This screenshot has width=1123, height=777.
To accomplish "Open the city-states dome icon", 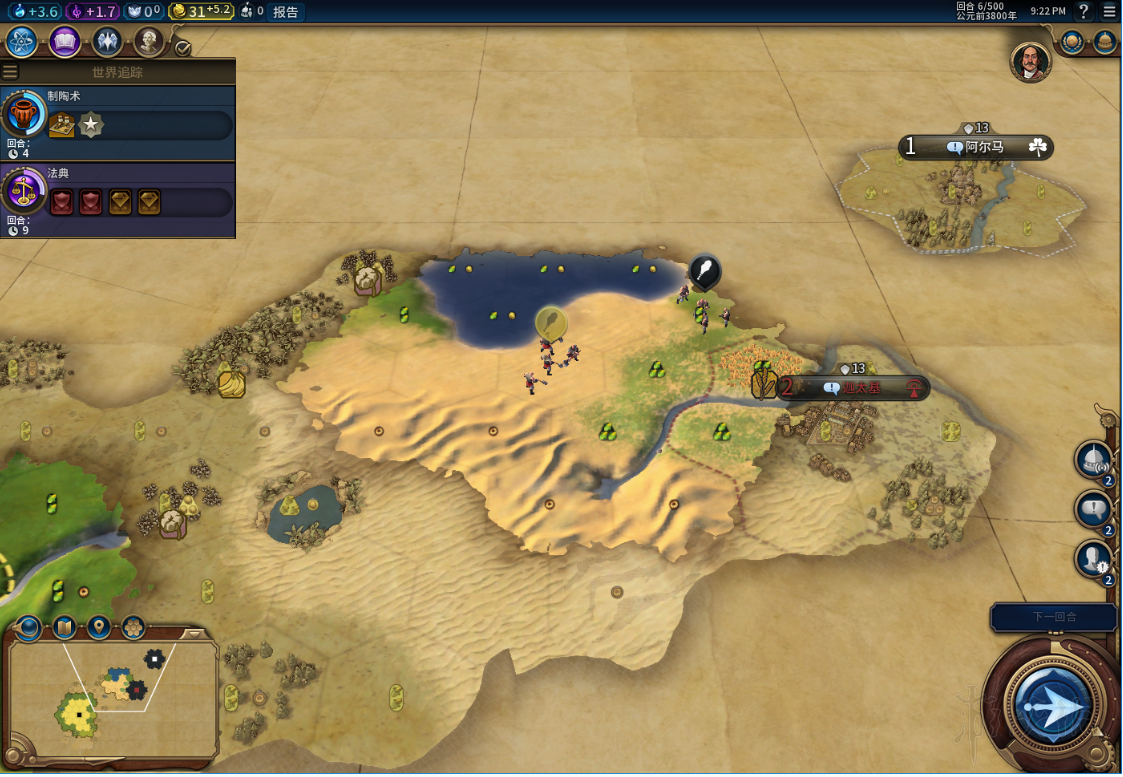I will [1104, 42].
